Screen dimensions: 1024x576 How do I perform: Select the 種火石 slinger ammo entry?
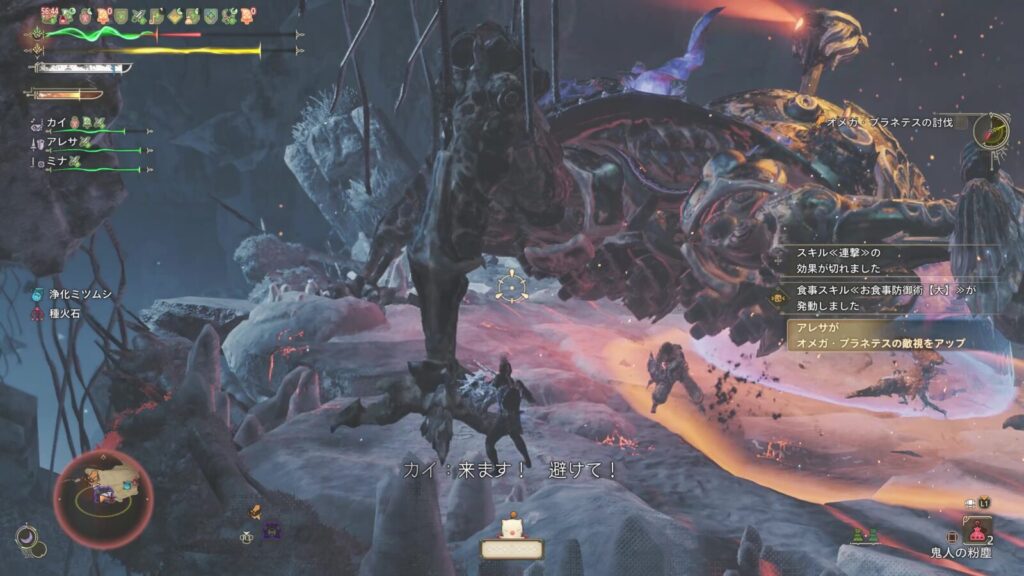(63, 312)
